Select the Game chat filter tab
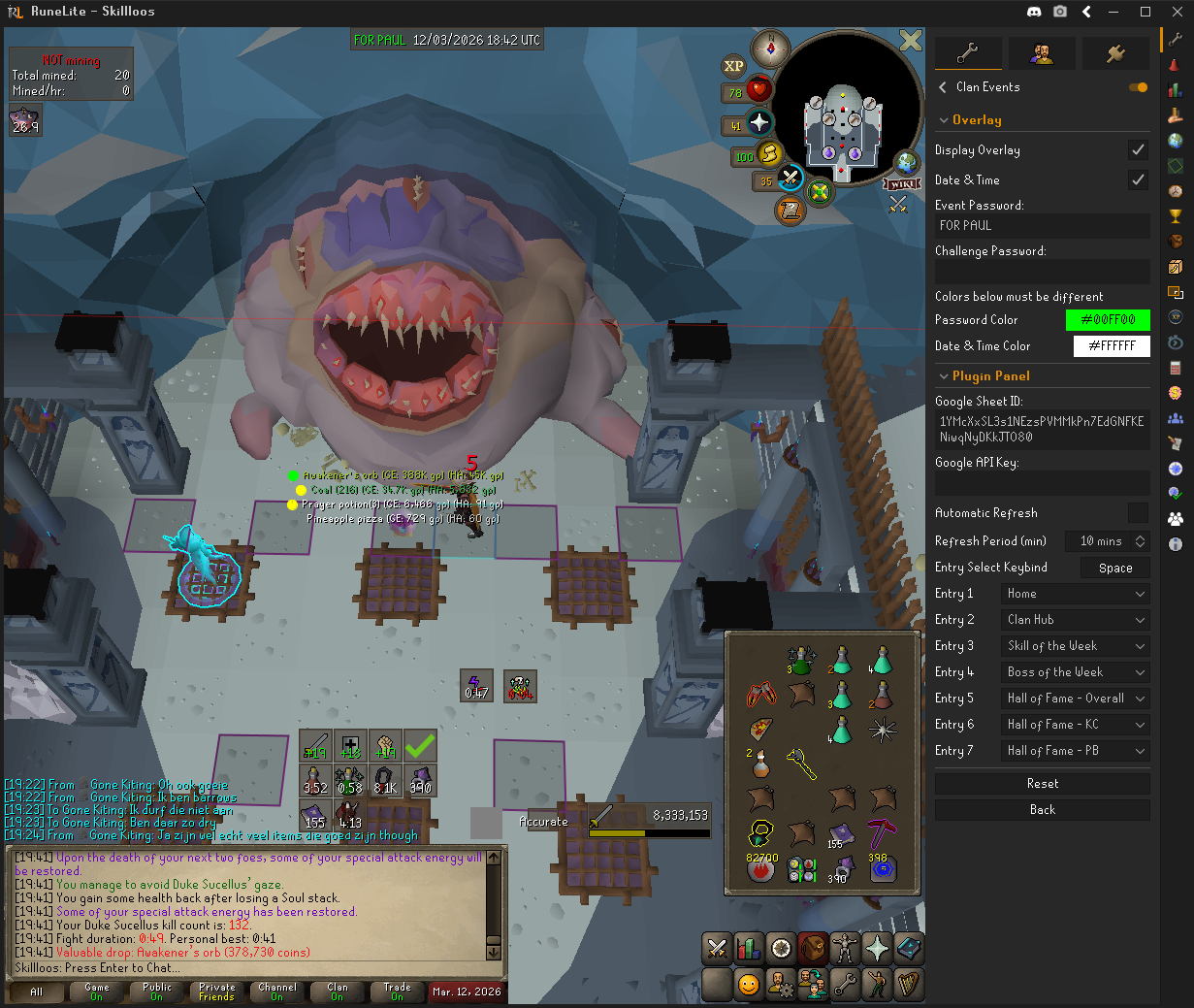Image resolution: width=1194 pixels, height=1008 pixels. [97, 992]
